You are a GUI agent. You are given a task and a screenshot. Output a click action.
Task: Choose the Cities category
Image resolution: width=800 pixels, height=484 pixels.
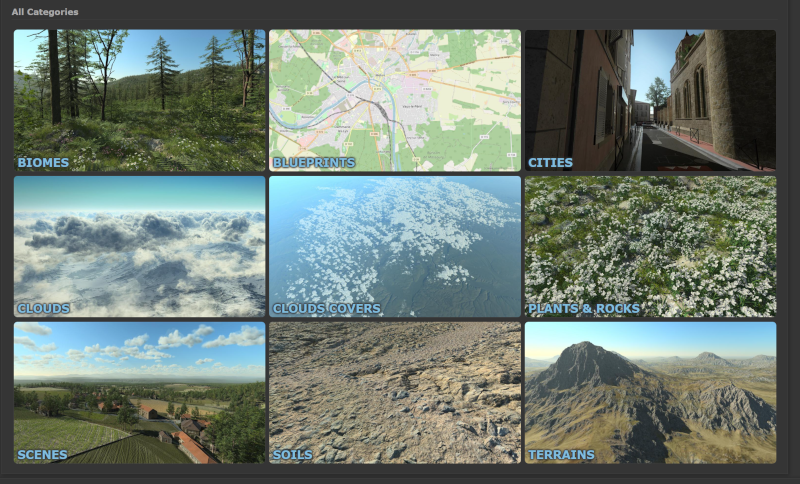650,100
